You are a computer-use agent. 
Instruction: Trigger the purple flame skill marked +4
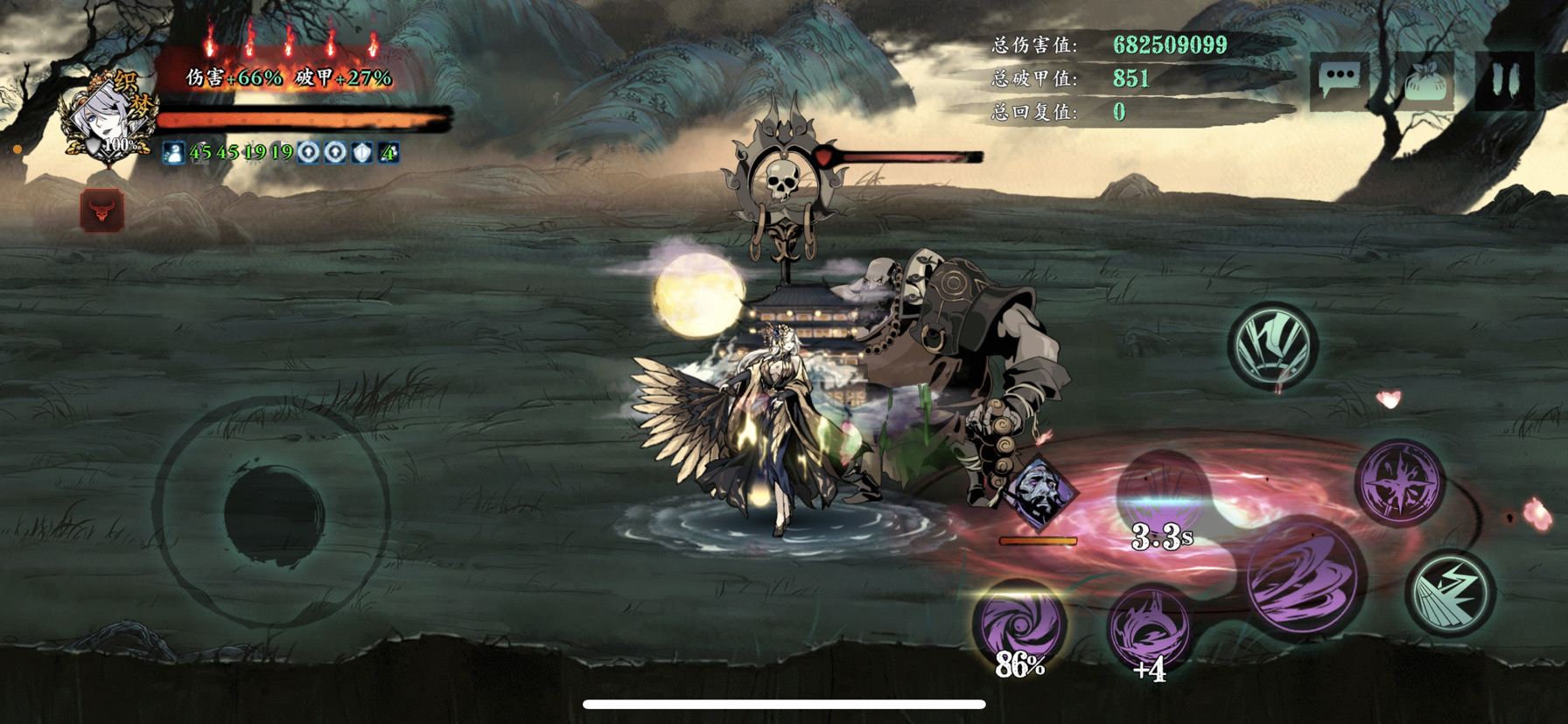1149,627
